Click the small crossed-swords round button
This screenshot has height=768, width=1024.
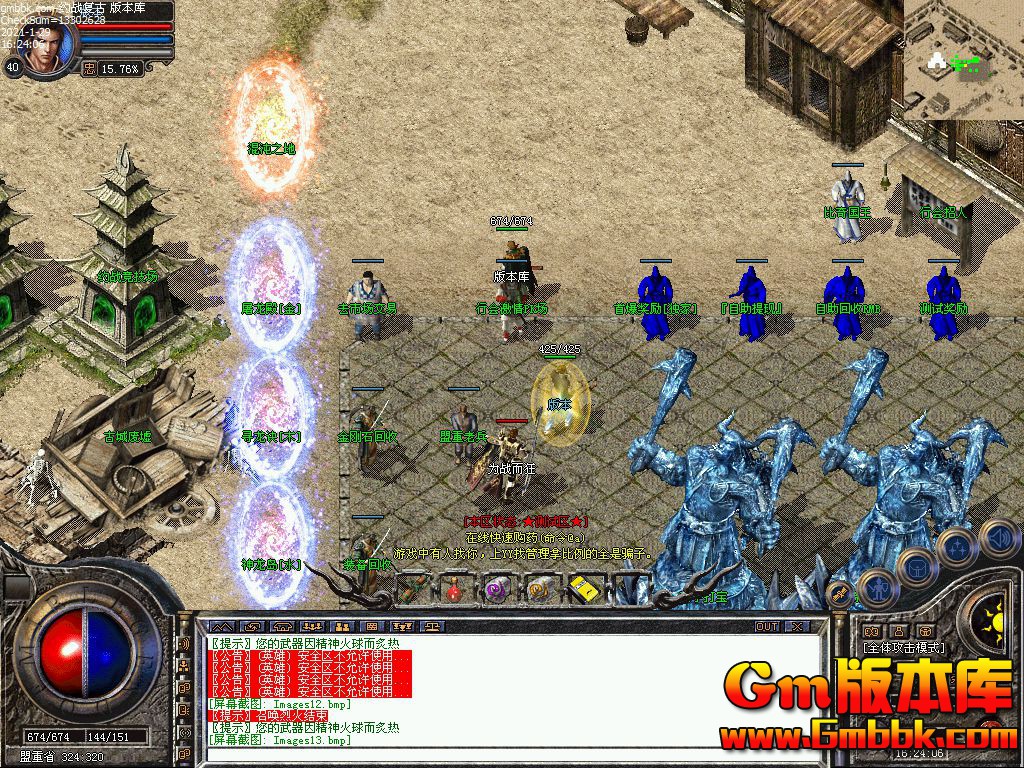point(840,594)
